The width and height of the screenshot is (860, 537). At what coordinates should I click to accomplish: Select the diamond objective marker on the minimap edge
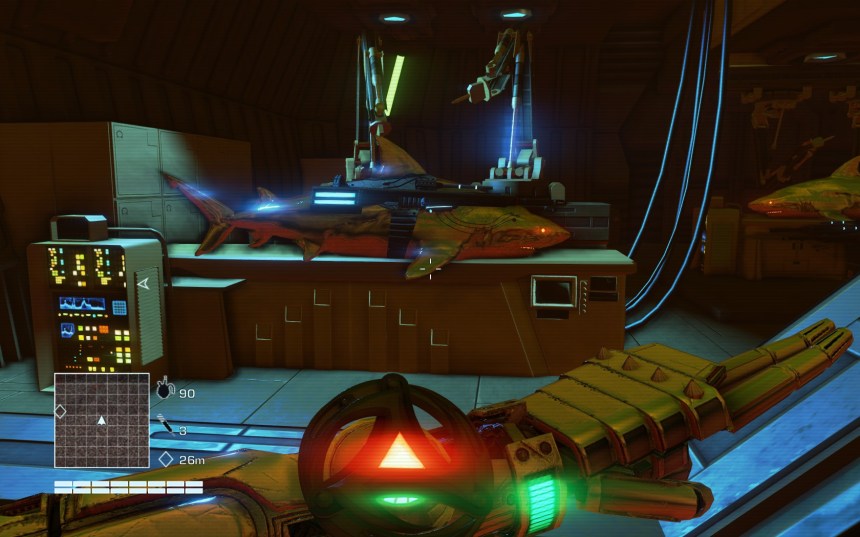[x=59, y=411]
